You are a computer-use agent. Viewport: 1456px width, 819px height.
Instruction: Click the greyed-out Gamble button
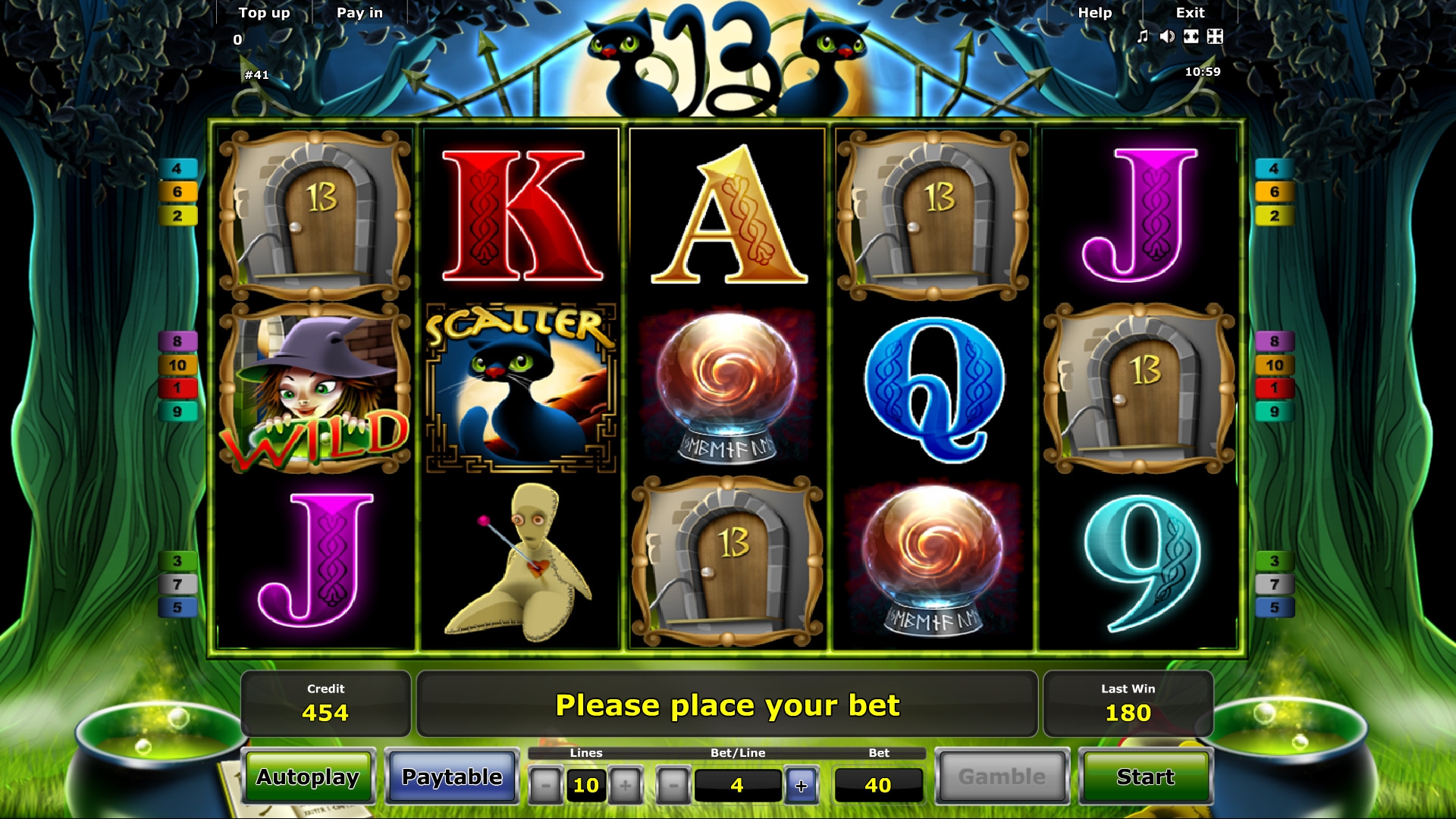click(1002, 777)
